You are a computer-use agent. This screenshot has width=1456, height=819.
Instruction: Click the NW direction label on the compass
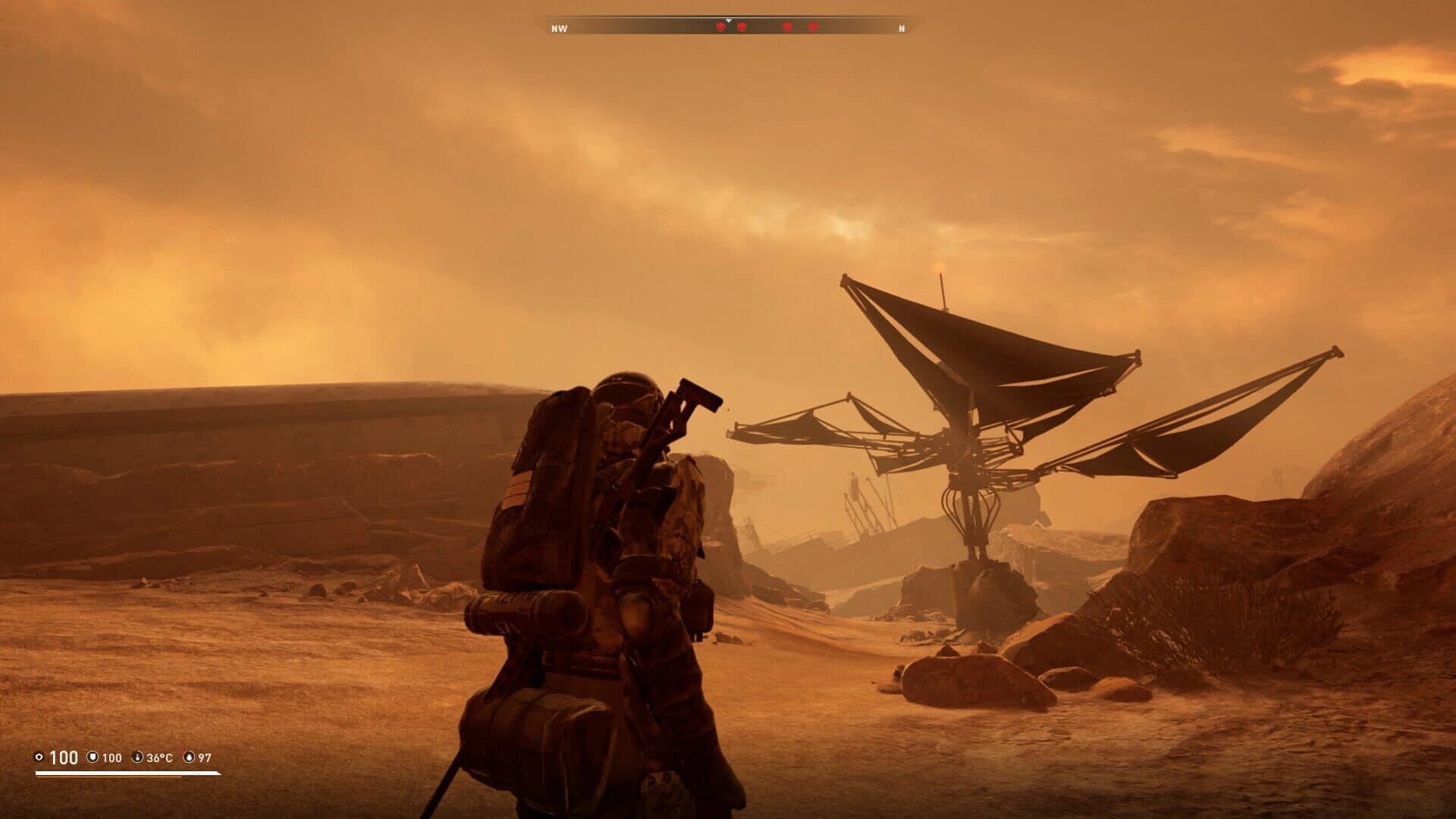[x=560, y=28]
